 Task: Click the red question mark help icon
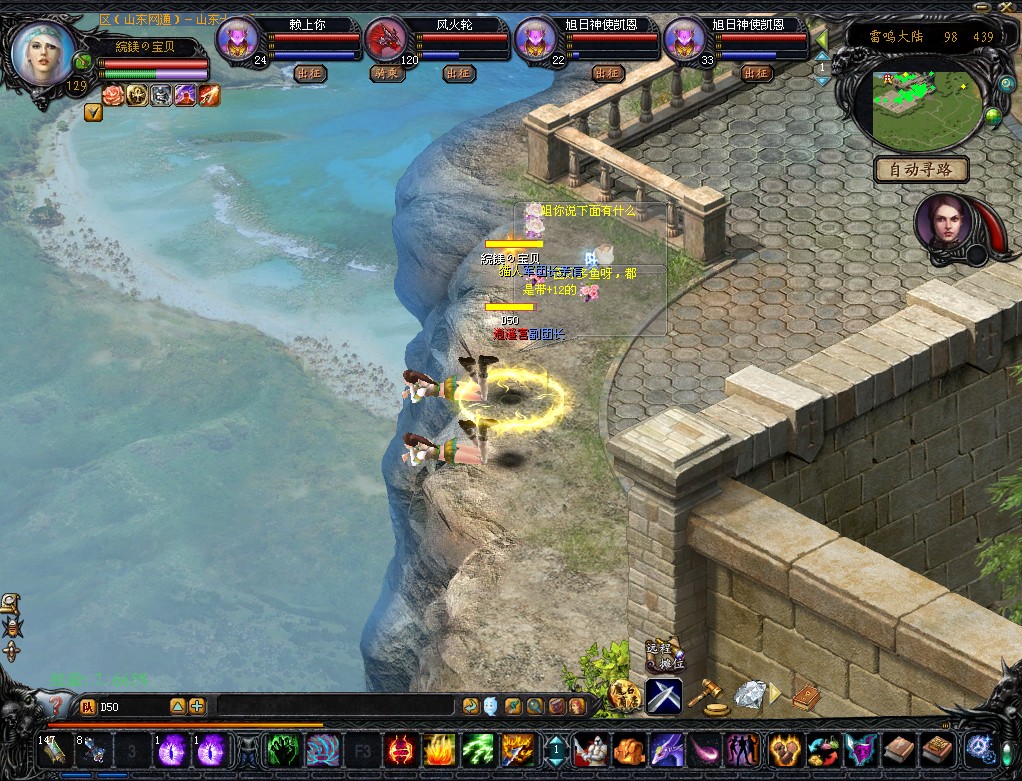pos(57,707)
